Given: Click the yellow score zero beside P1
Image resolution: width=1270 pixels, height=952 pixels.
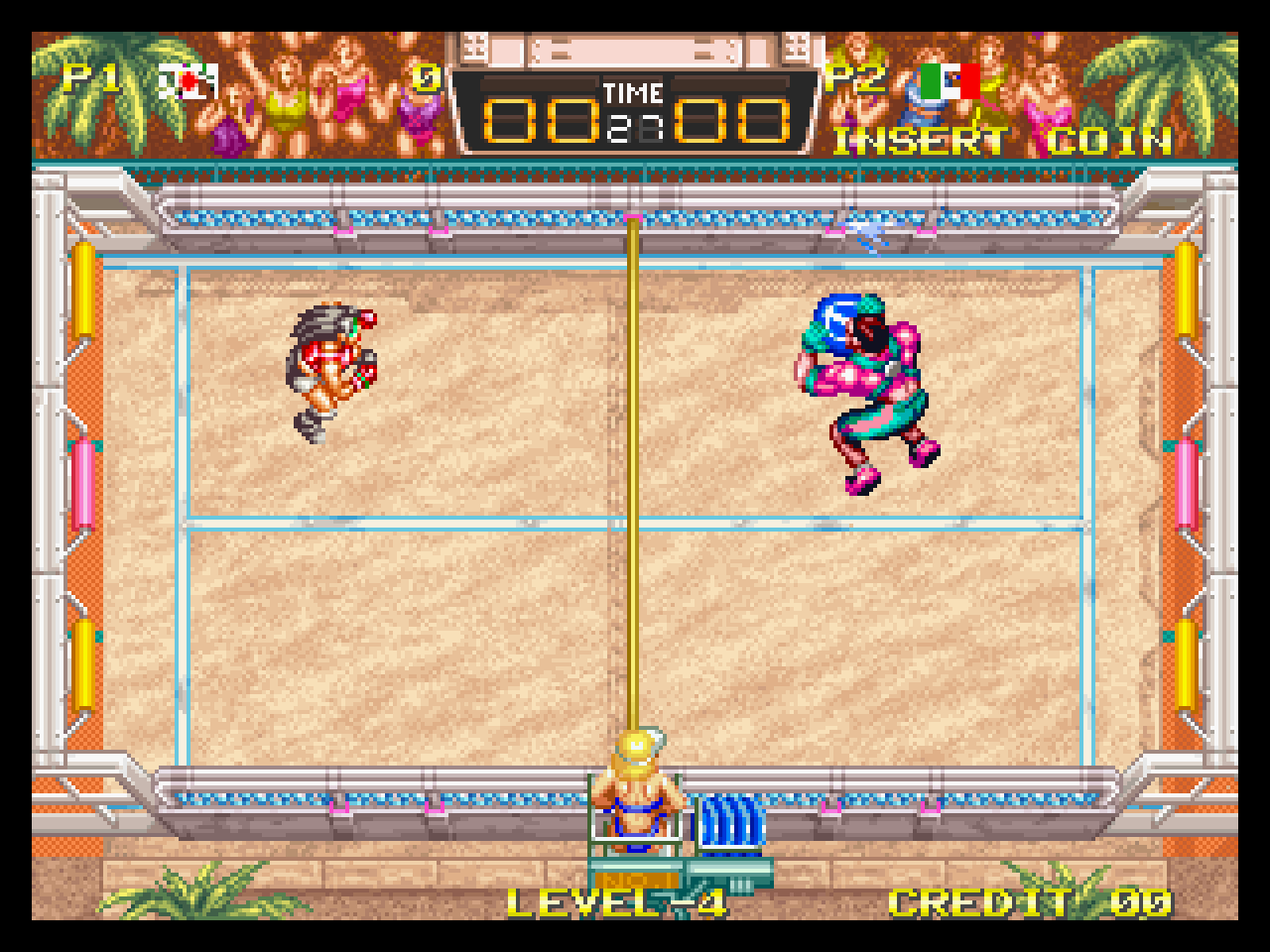Looking at the screenshot, I should point(425,79).
